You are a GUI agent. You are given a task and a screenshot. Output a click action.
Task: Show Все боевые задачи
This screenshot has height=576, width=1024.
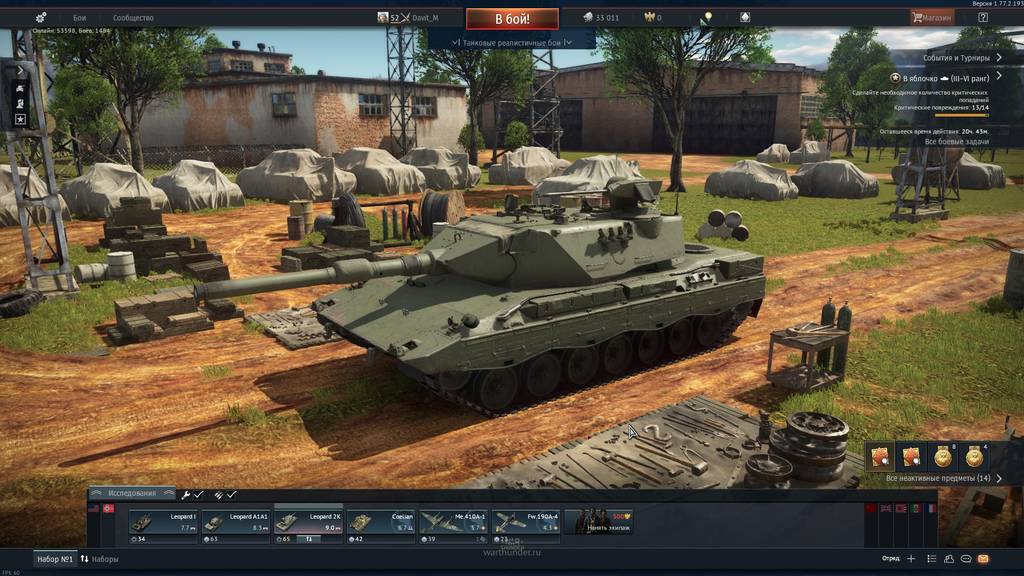coord(956,141)
